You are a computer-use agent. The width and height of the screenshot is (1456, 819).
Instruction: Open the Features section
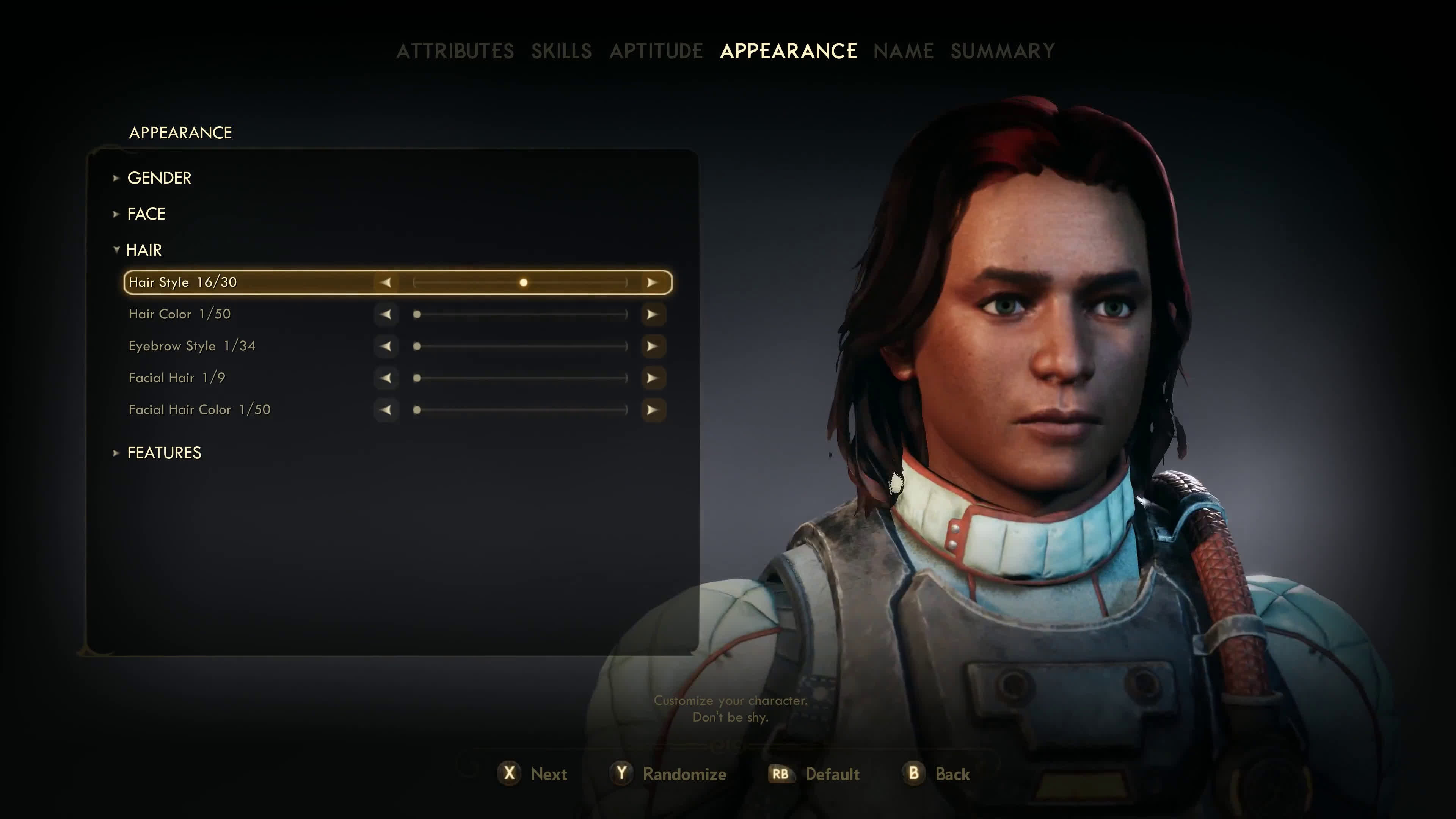pyautogui.click(x=164, y=453)
